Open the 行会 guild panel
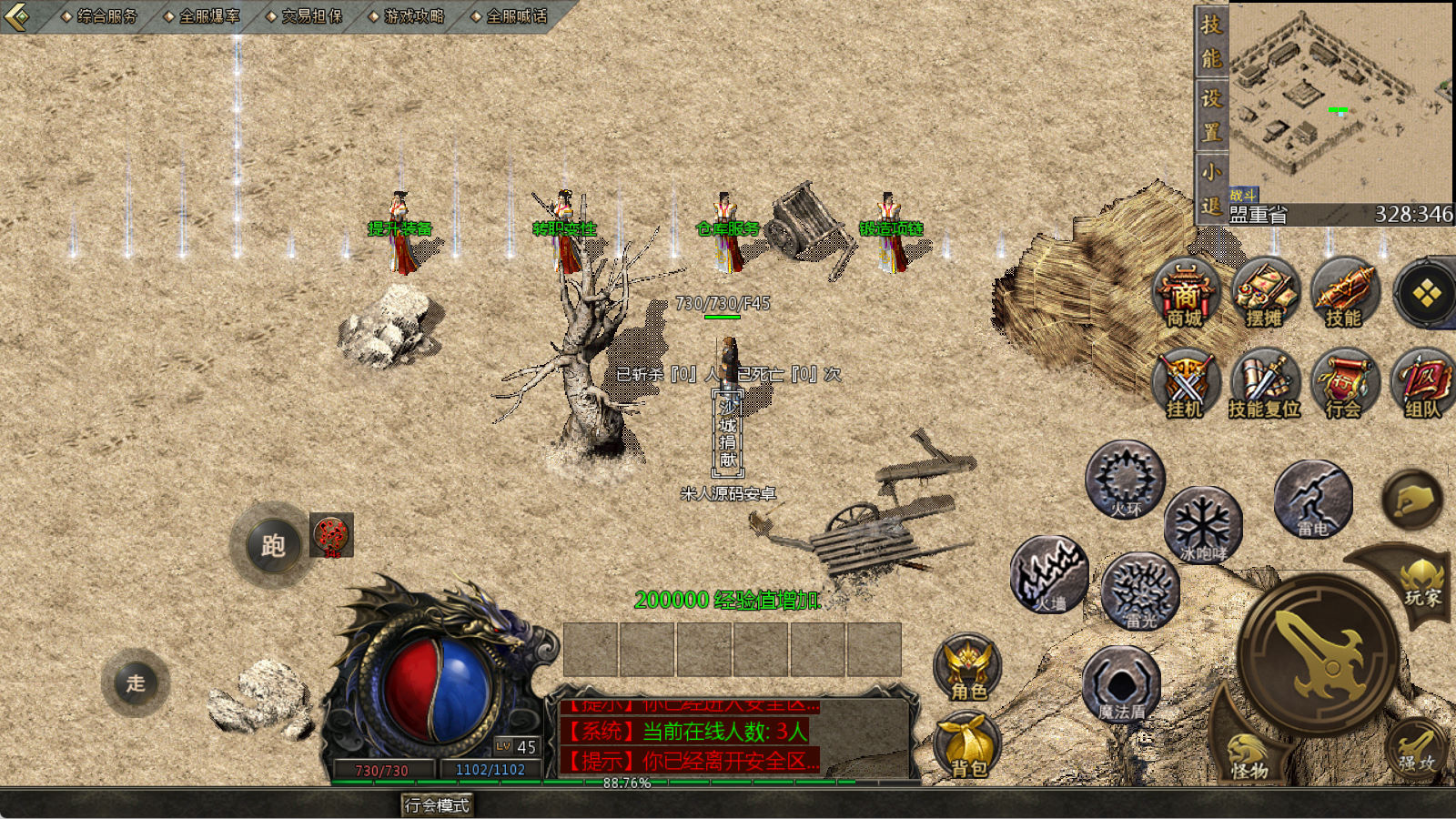Viewport: 1456px width, 819px height. 1343,384
